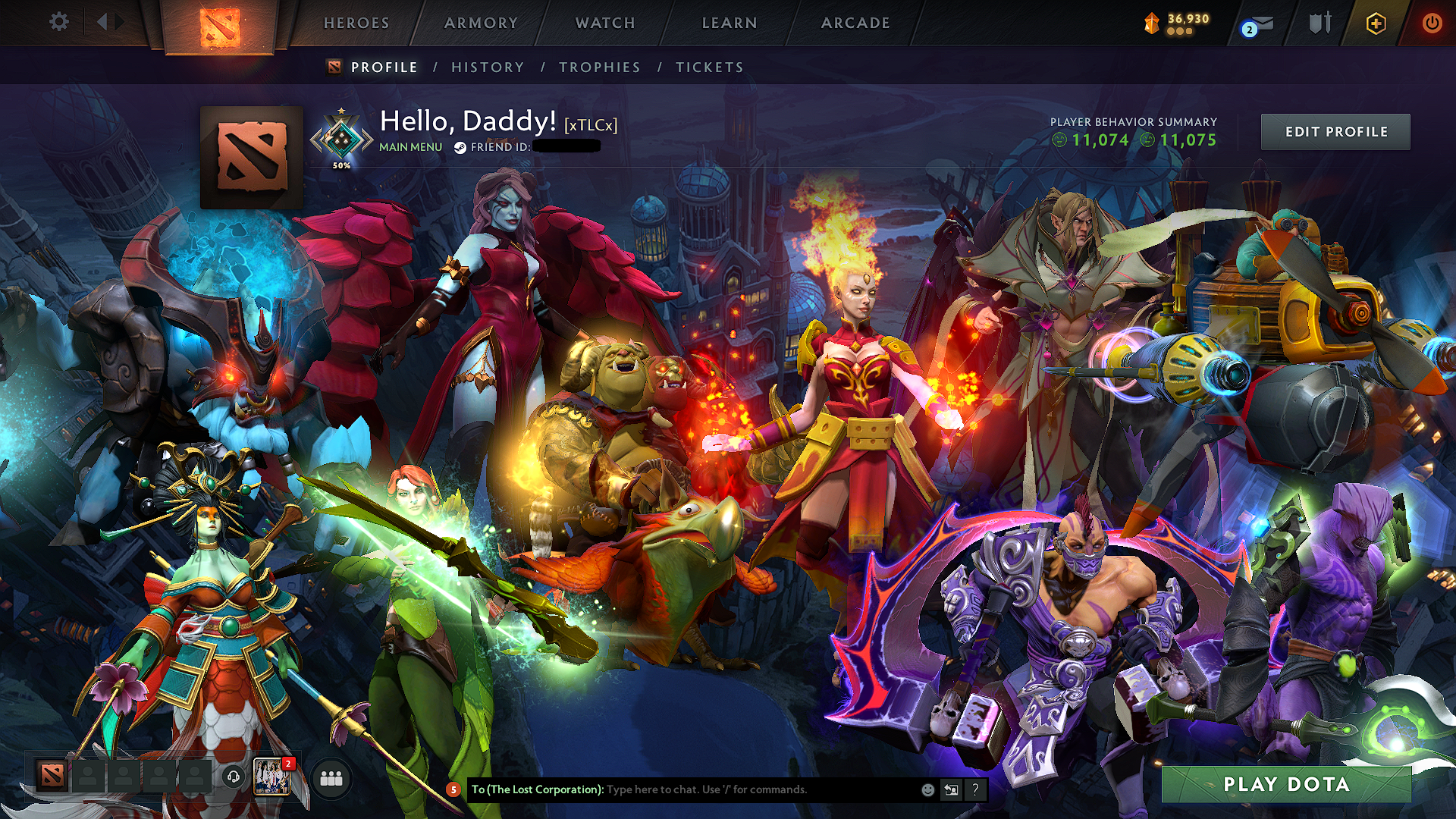Open the ARCADE menu
Viewport: 1456px width, 819px height.
click(x=855, y=23)
